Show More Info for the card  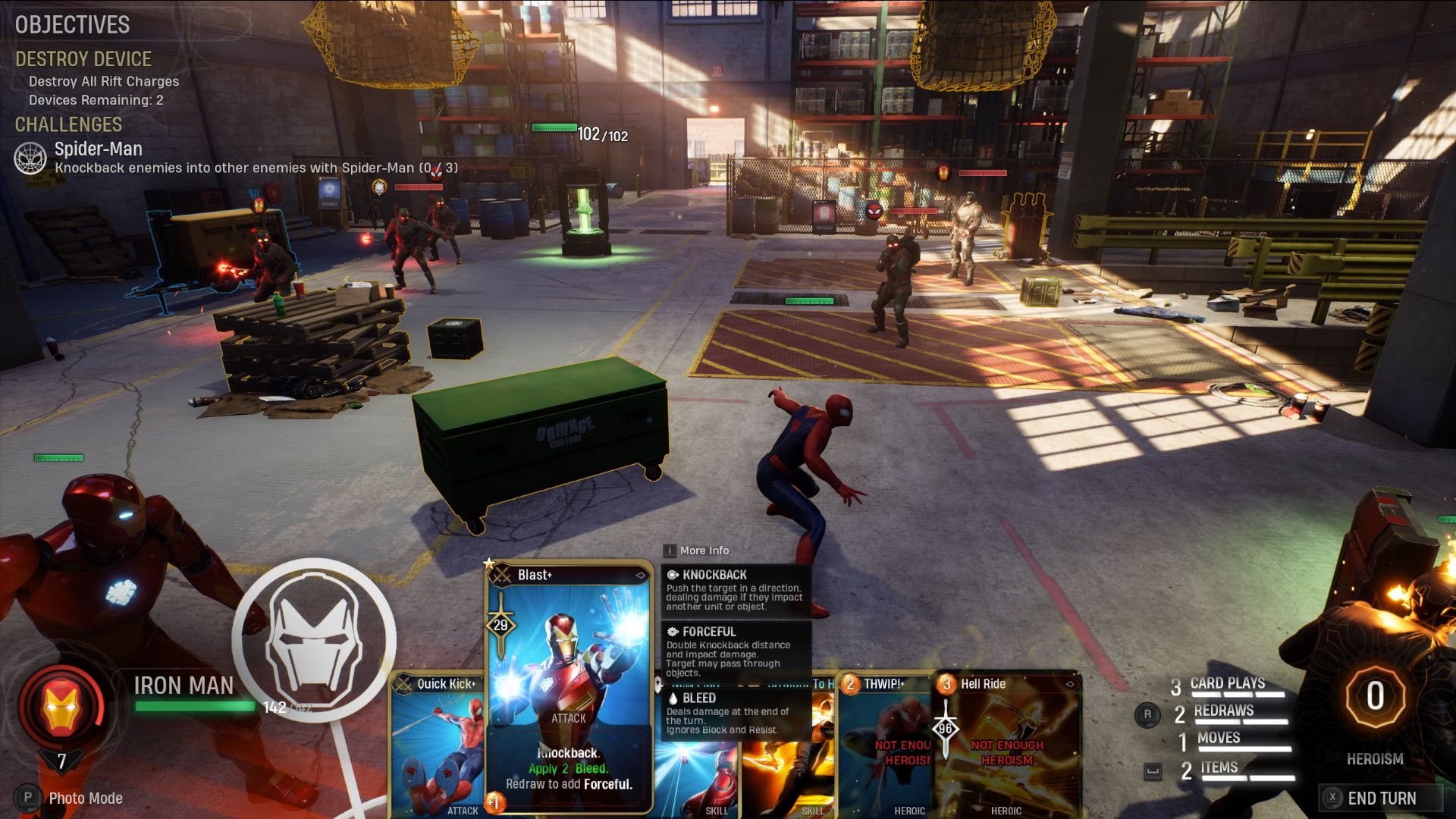click(x=703, y=551)
